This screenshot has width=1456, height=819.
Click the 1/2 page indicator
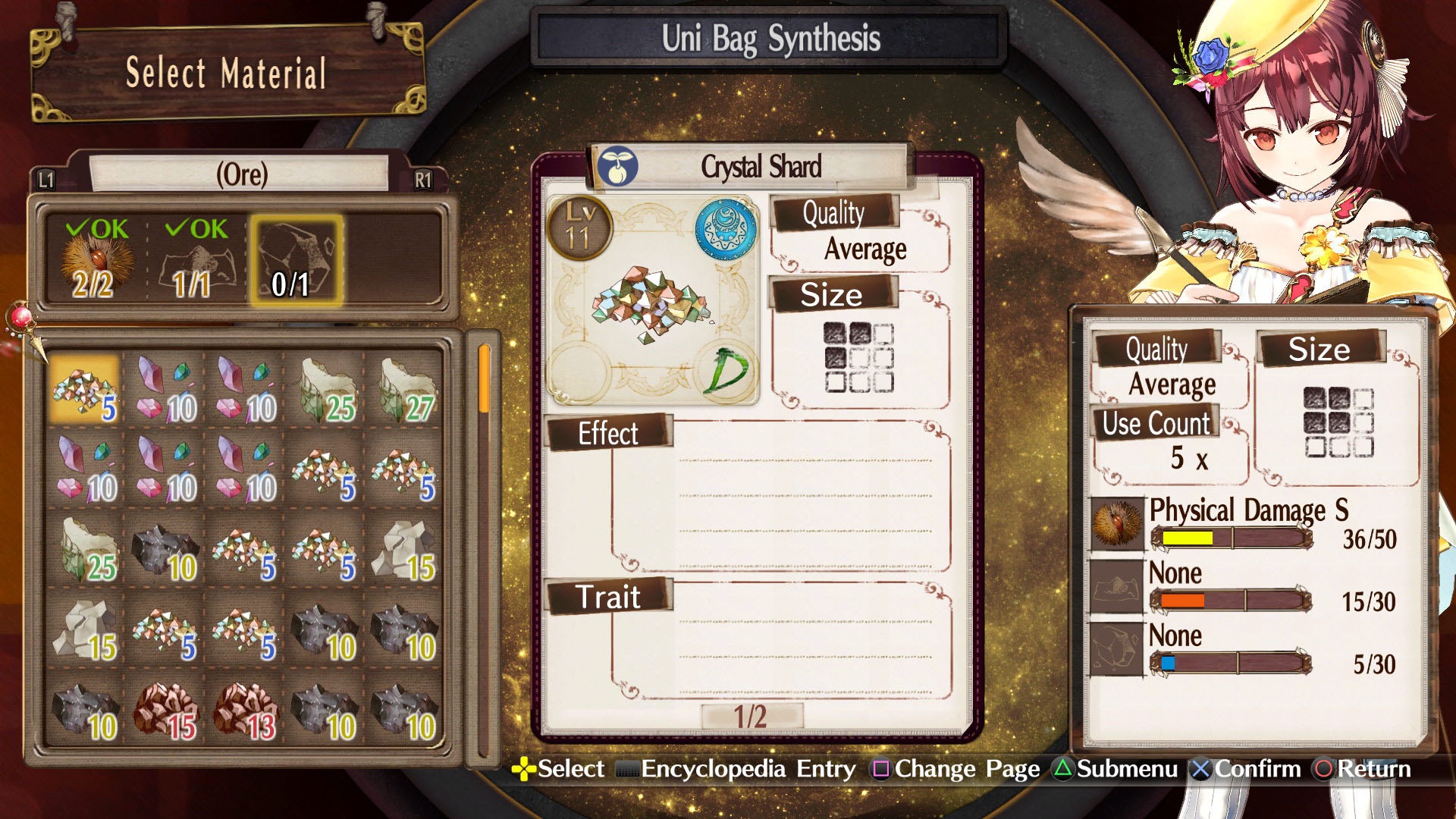pos(751,717)
